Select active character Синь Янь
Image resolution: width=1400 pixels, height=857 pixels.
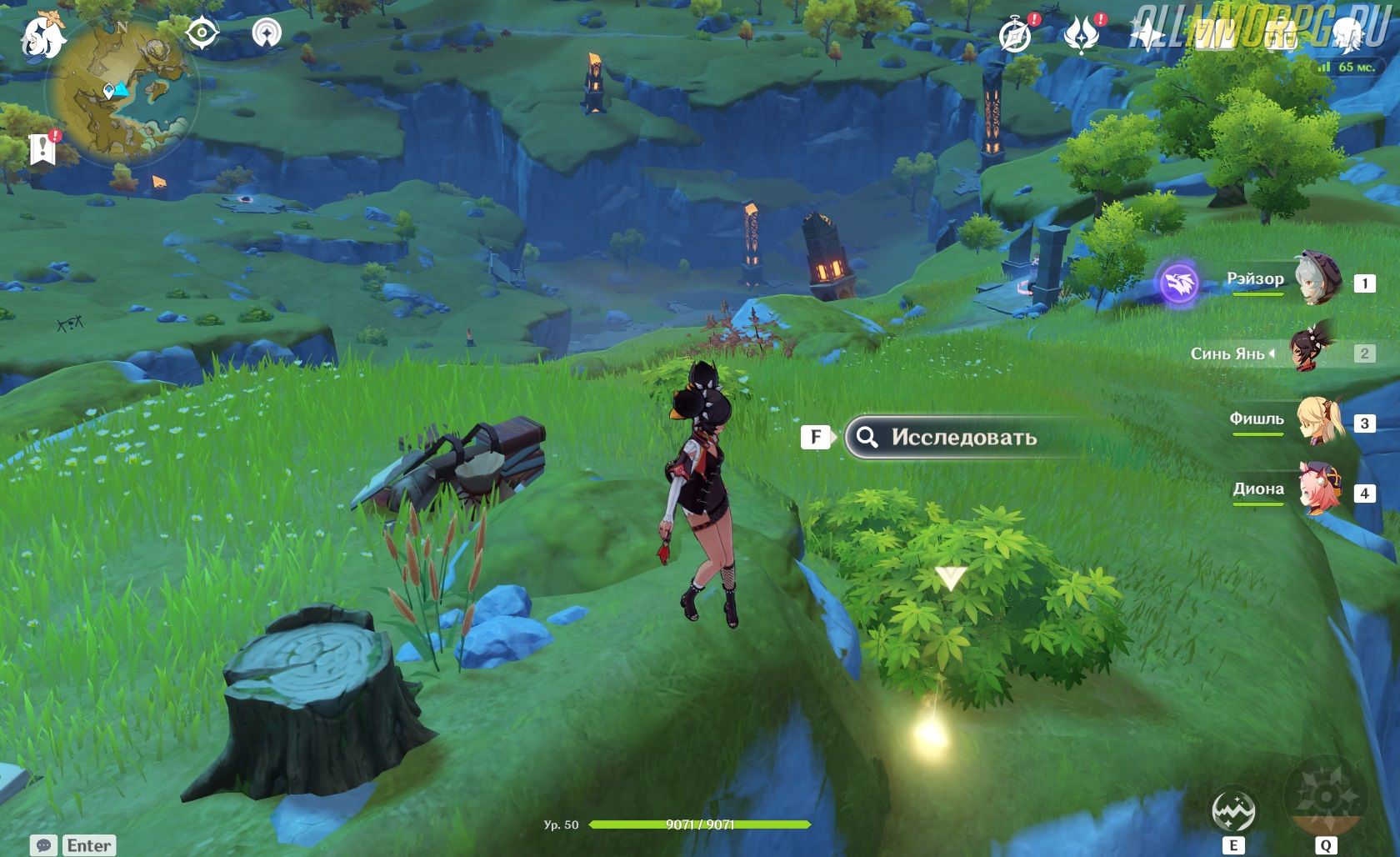(x=1312, y=351)
